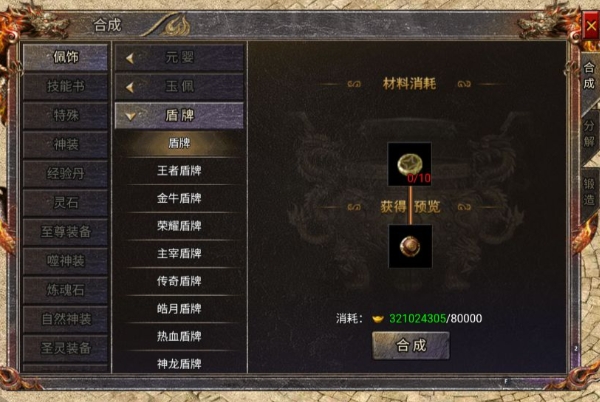Screen dimensions: 600x402
Task: Select 王者盾牌 from the list
Action: (179, 171)
